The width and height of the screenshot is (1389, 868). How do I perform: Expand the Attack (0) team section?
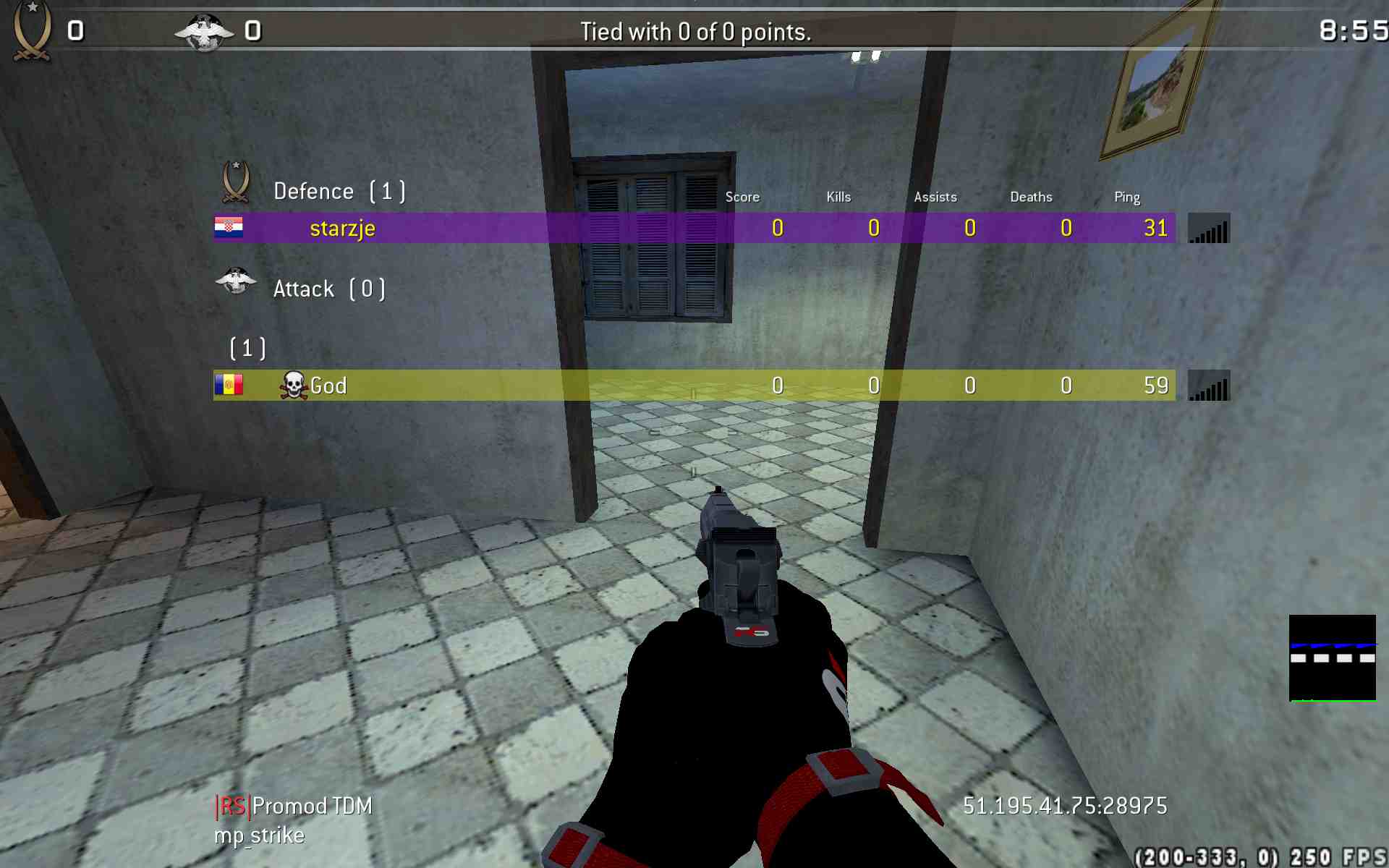click(329, 288)
